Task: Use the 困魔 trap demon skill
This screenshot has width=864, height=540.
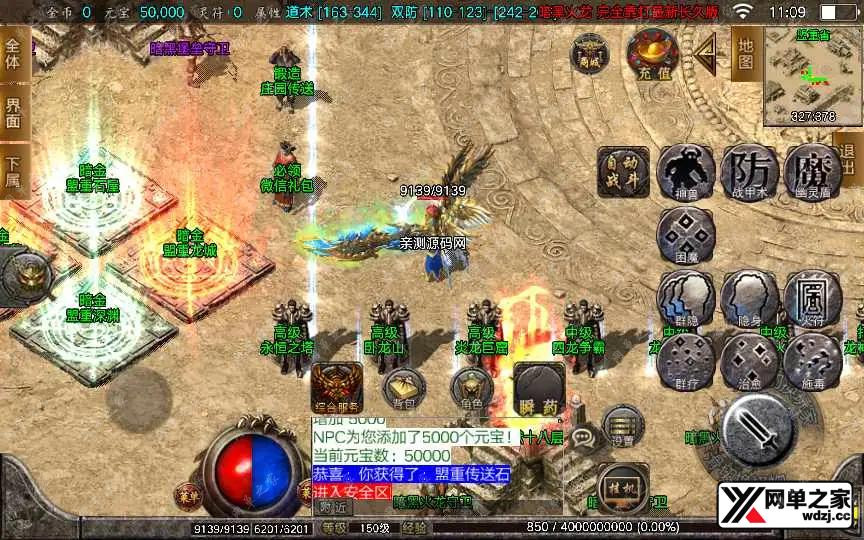Action: [x=686, y=236]
